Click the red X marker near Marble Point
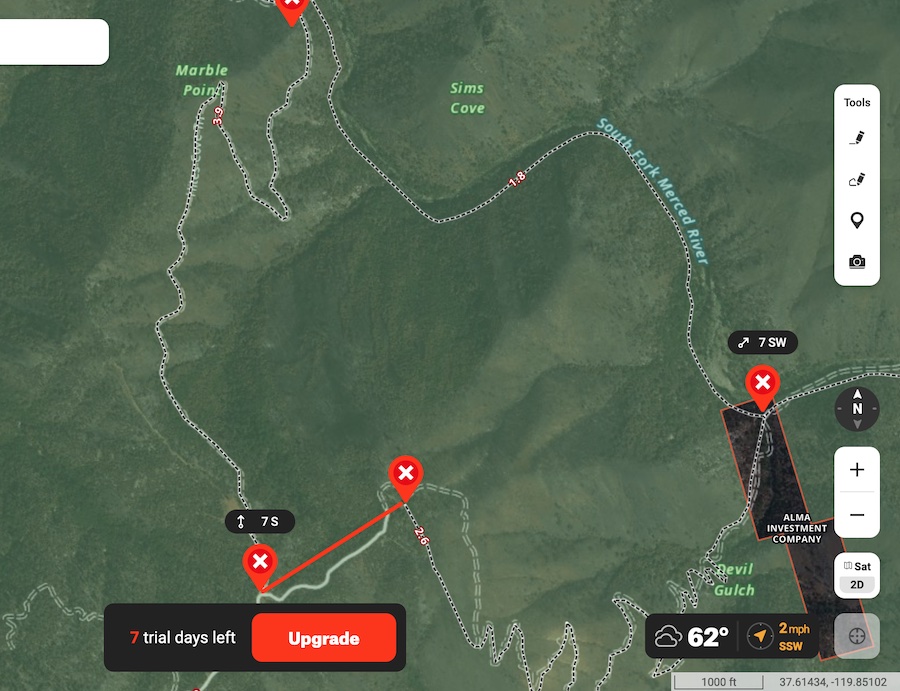Viewport: 900px width, 691px height. click(x=291, y=8)
